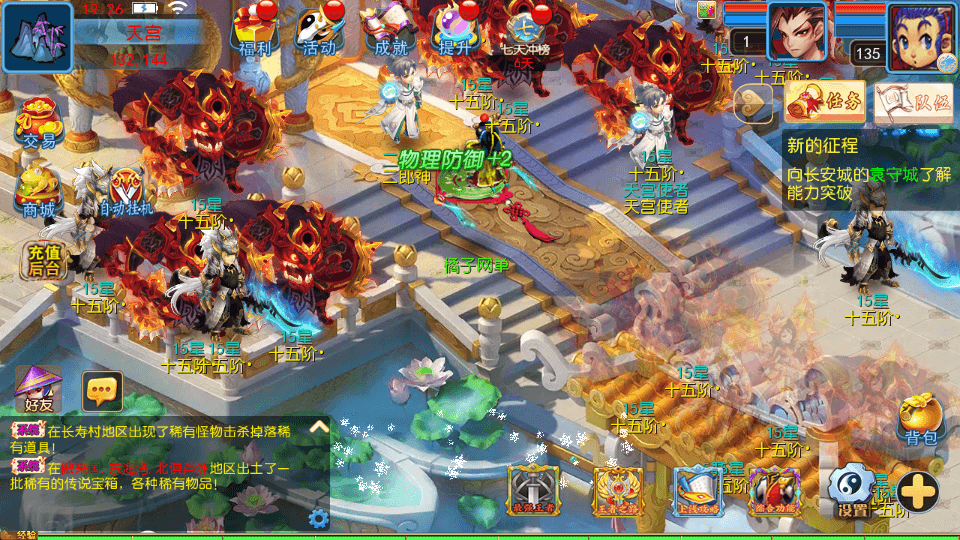Open the 交易 trade icon
Image resolution: width=960 pixels, height=540 pixels.
tap(40, 124)
